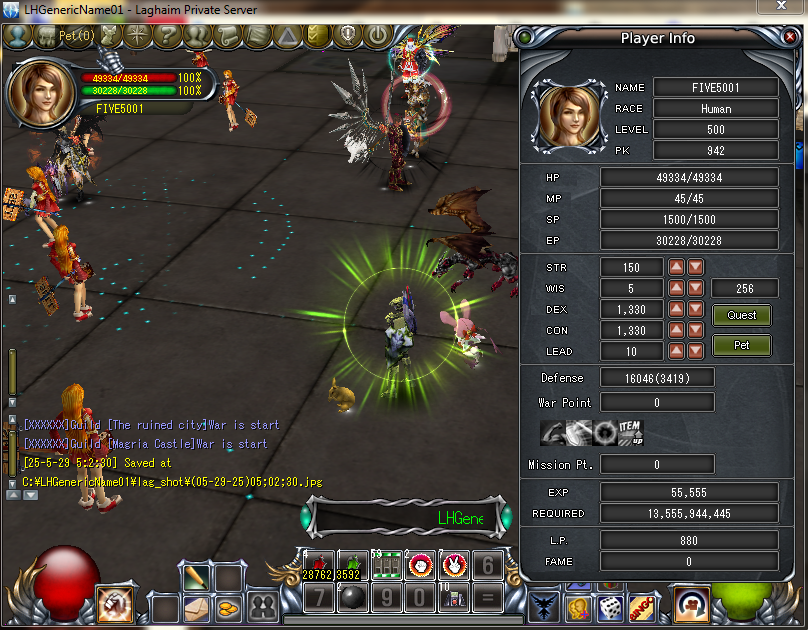Click the window's top-left system menu icon
808x630 pixels.
(x=10, y=10)
